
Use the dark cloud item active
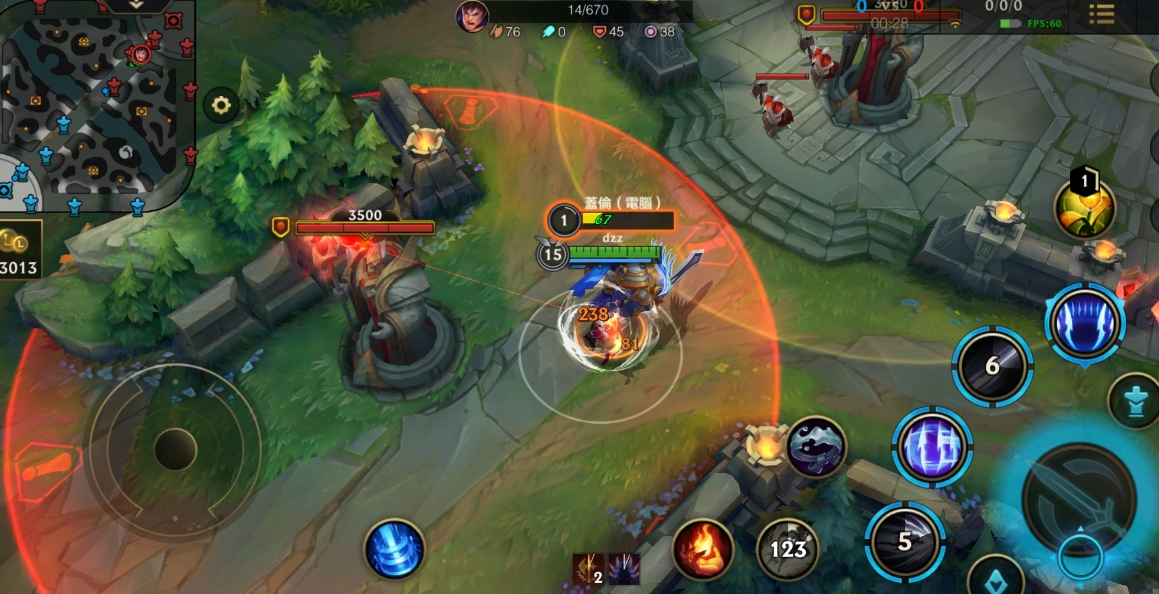pyautogui.click(x=816, y=447)
